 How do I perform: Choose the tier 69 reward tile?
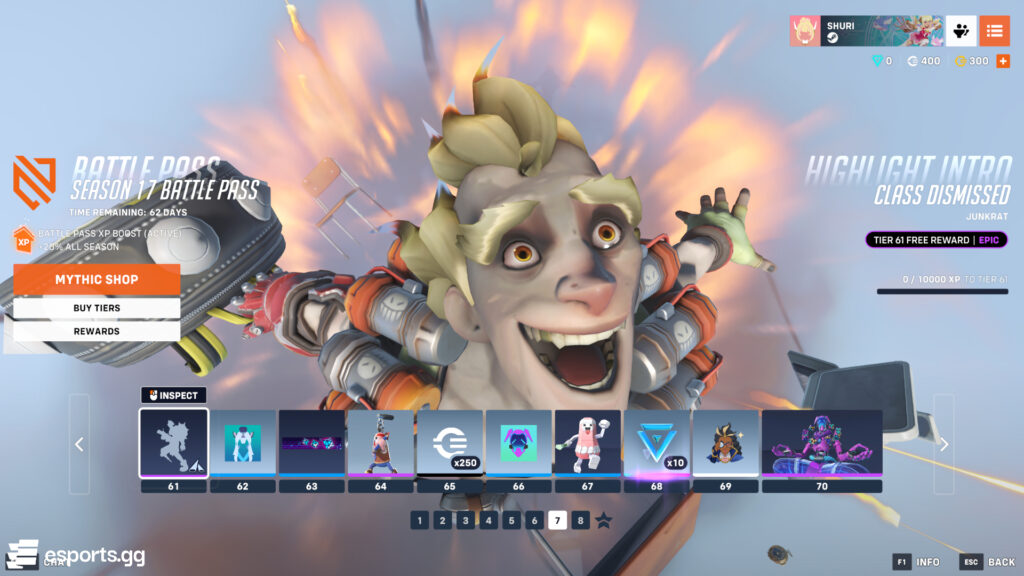tap(726, 443)
